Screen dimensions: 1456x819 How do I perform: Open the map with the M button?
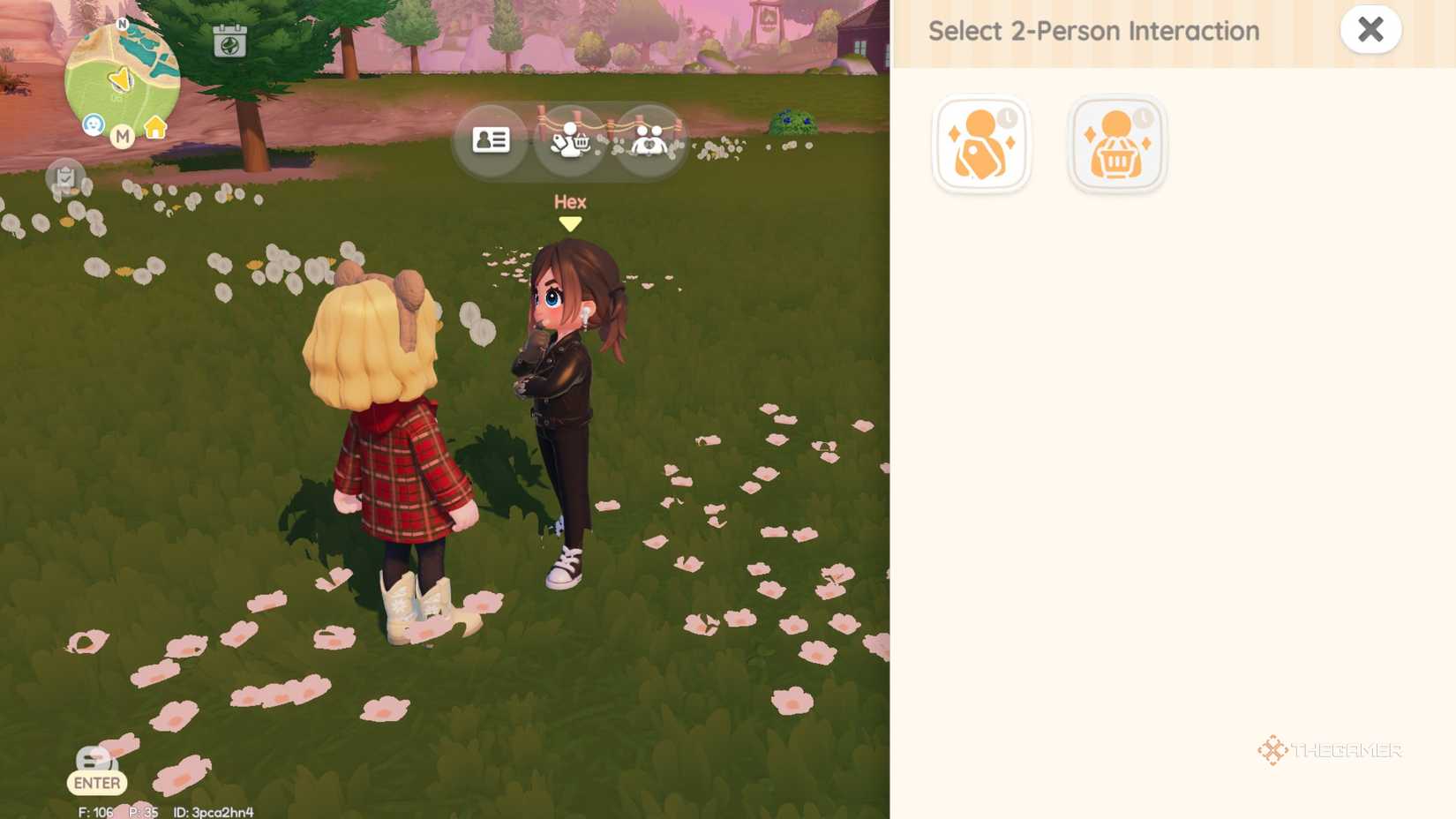[123, 137]
